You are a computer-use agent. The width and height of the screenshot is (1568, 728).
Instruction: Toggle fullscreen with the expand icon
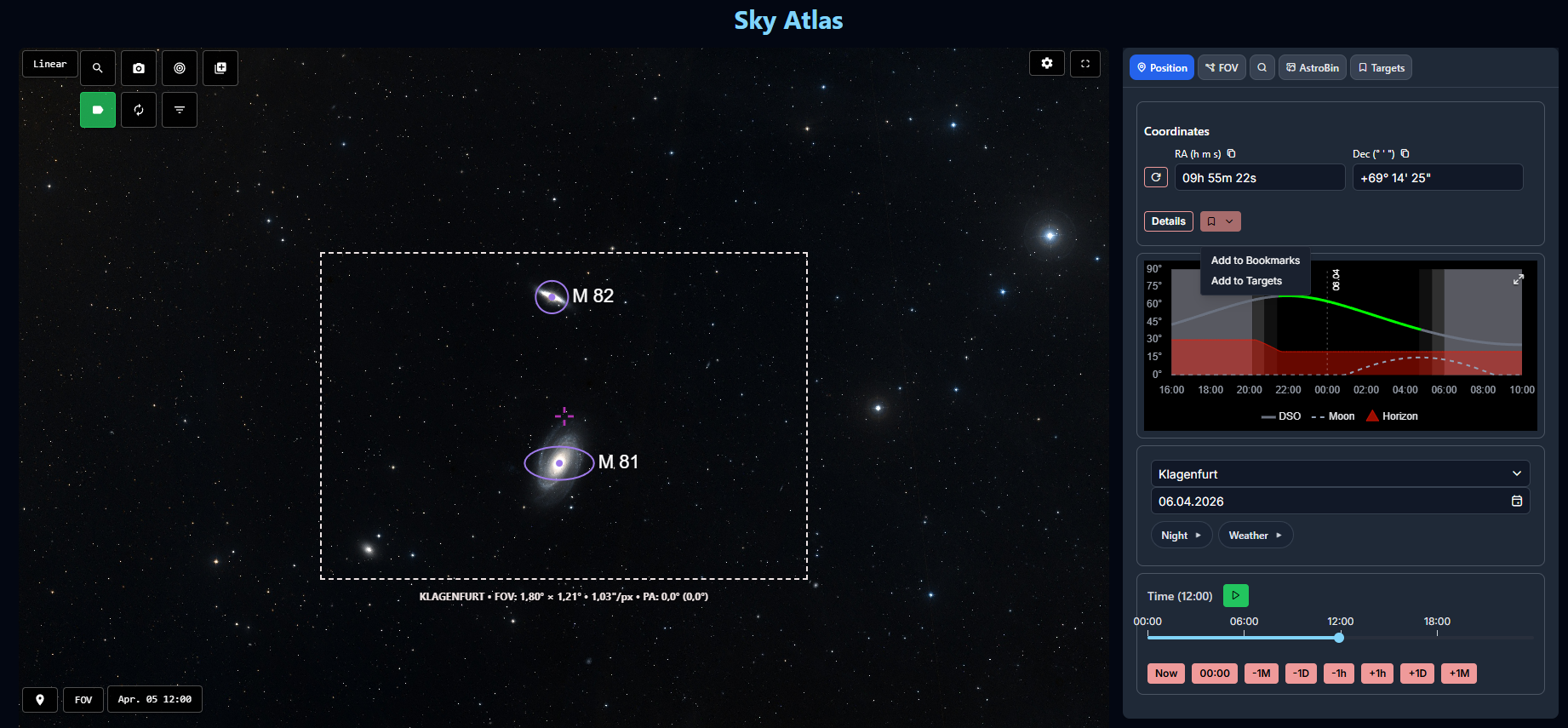(x=1085, y=63)
